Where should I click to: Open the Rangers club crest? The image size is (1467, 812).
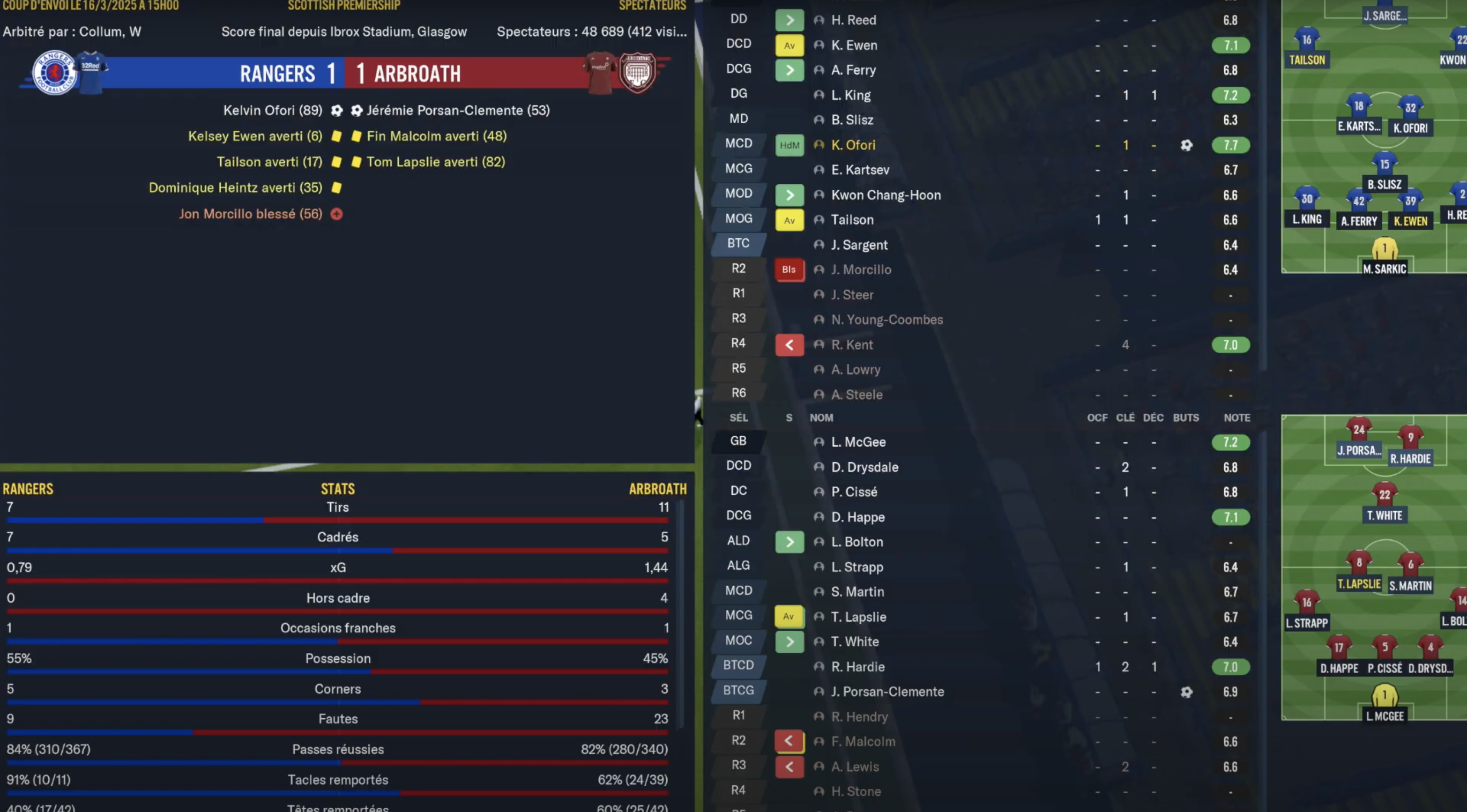(x=55, y=72)
